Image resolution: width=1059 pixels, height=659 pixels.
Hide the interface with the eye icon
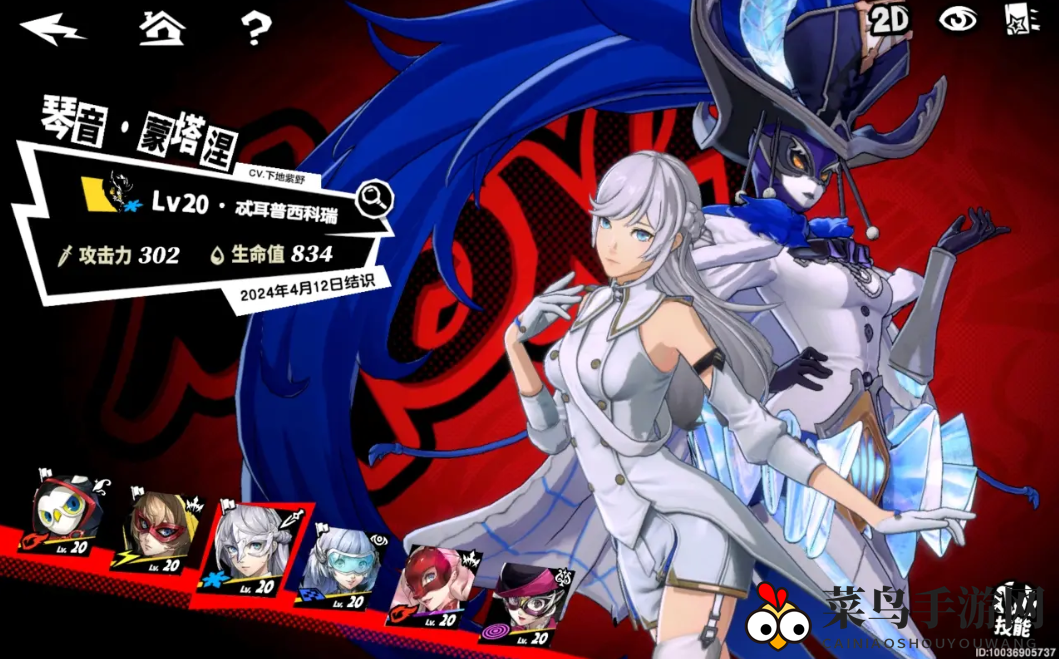click(x=957, y=21)
